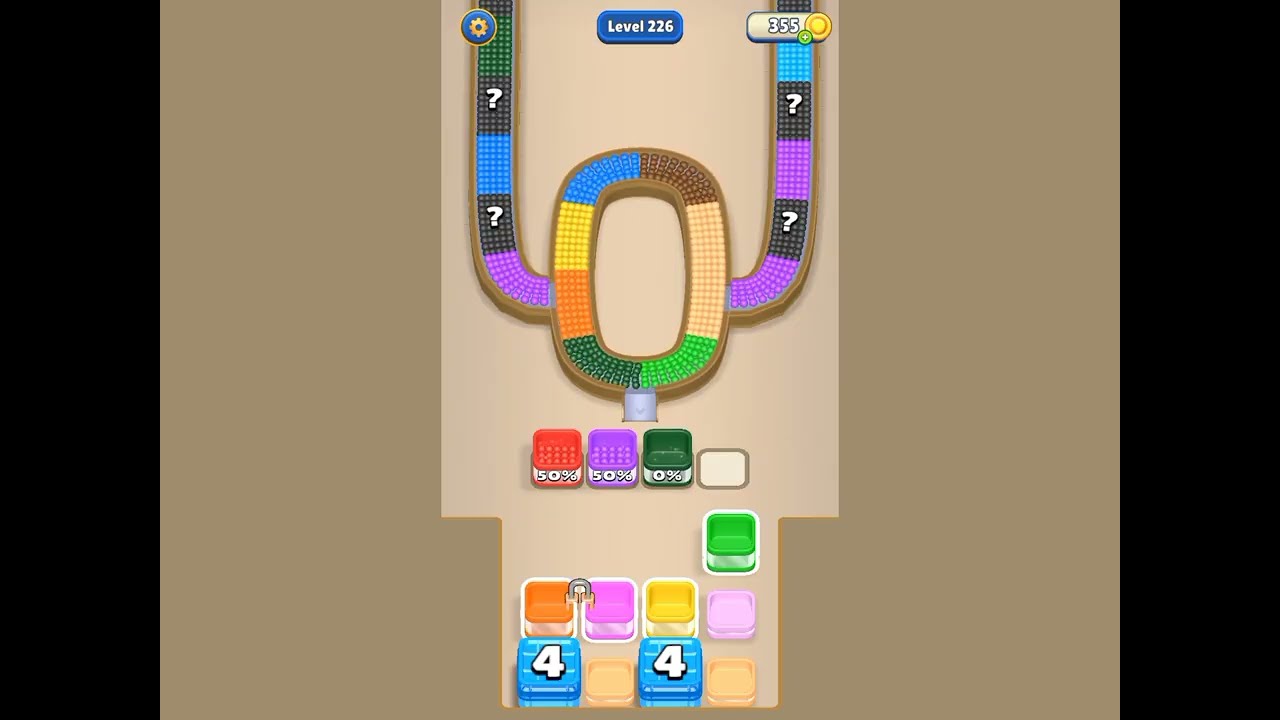Pick the light pink tray swatch
The width and height of the screenshot is (1280, 720).
pos(731,612)
